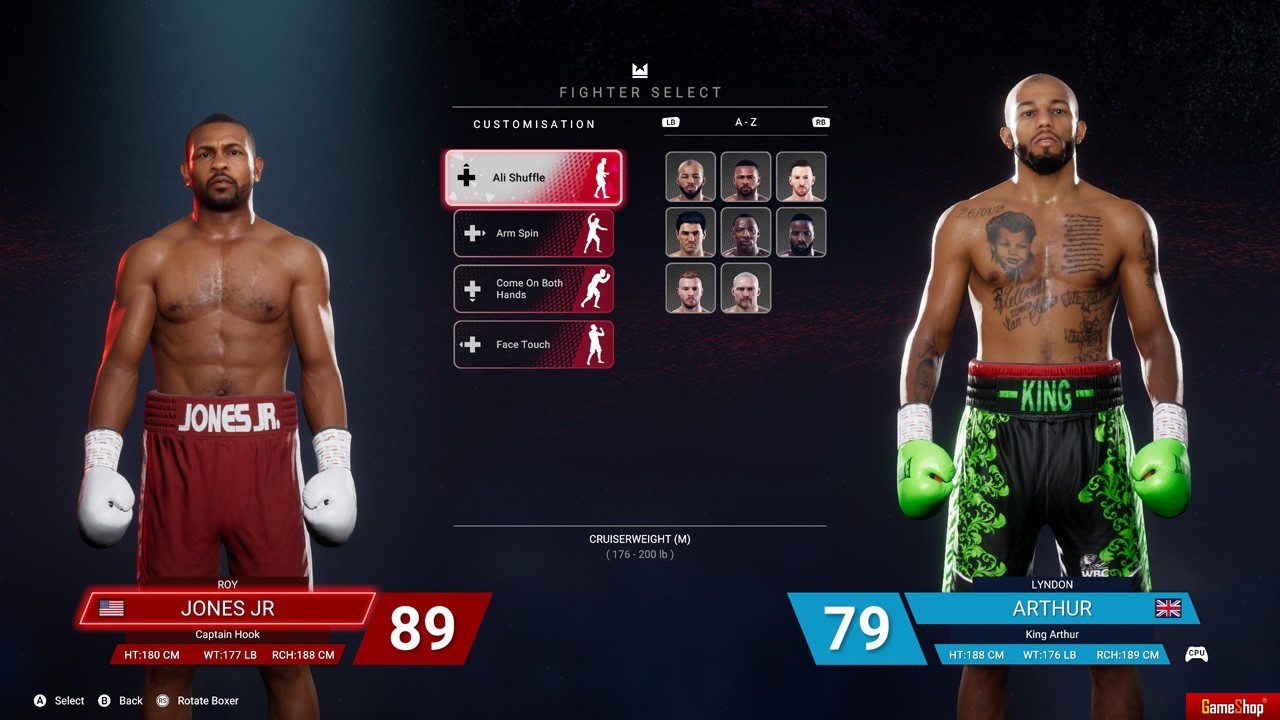Select the bald, full-bearded fighter portrait
1280x720 pixels.
click(x=691, y=177)
